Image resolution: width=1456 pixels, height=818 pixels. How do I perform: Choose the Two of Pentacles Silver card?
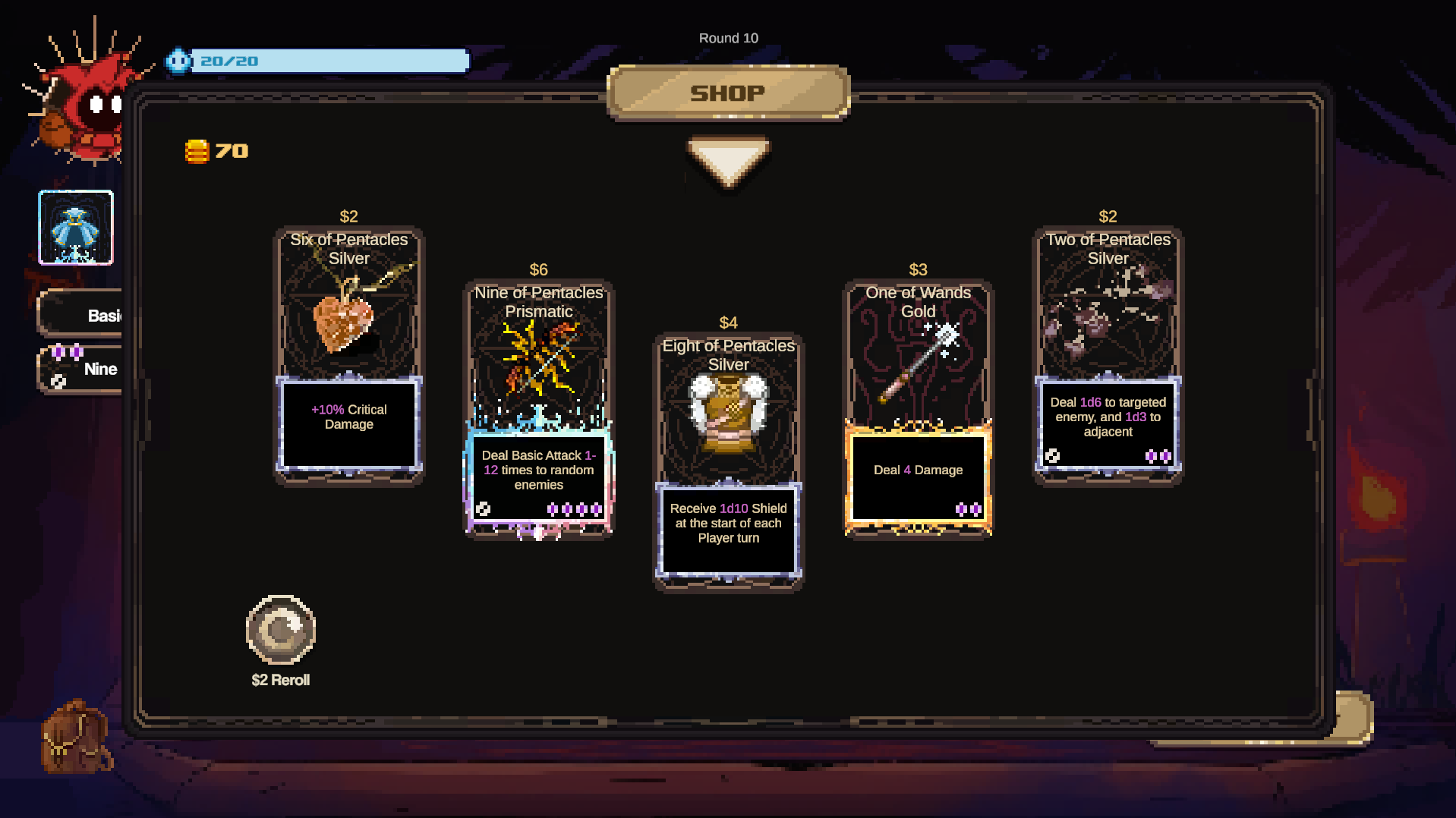pos(1108,354)
